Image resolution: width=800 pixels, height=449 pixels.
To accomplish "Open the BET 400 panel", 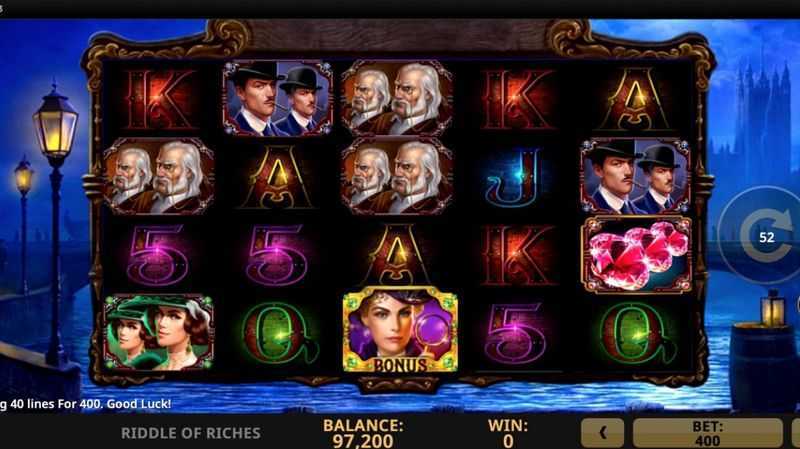I will tap(708, 433).
